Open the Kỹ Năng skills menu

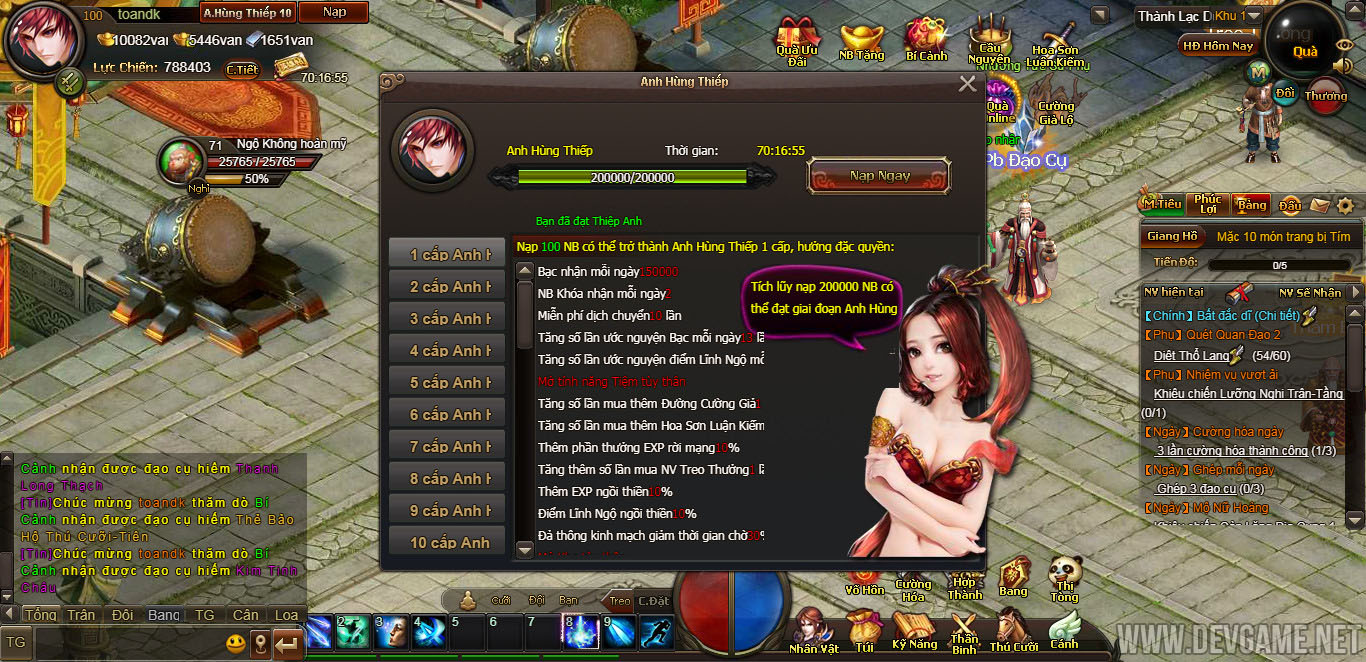(914, 630)
